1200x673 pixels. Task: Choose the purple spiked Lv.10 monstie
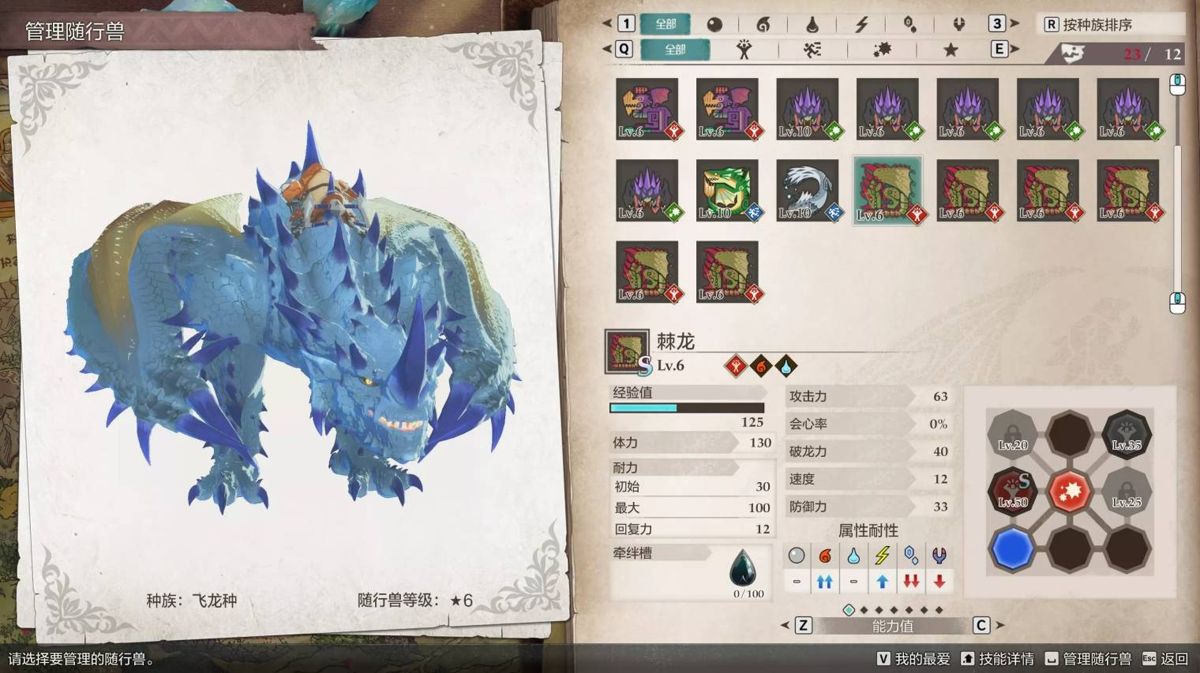807,109
